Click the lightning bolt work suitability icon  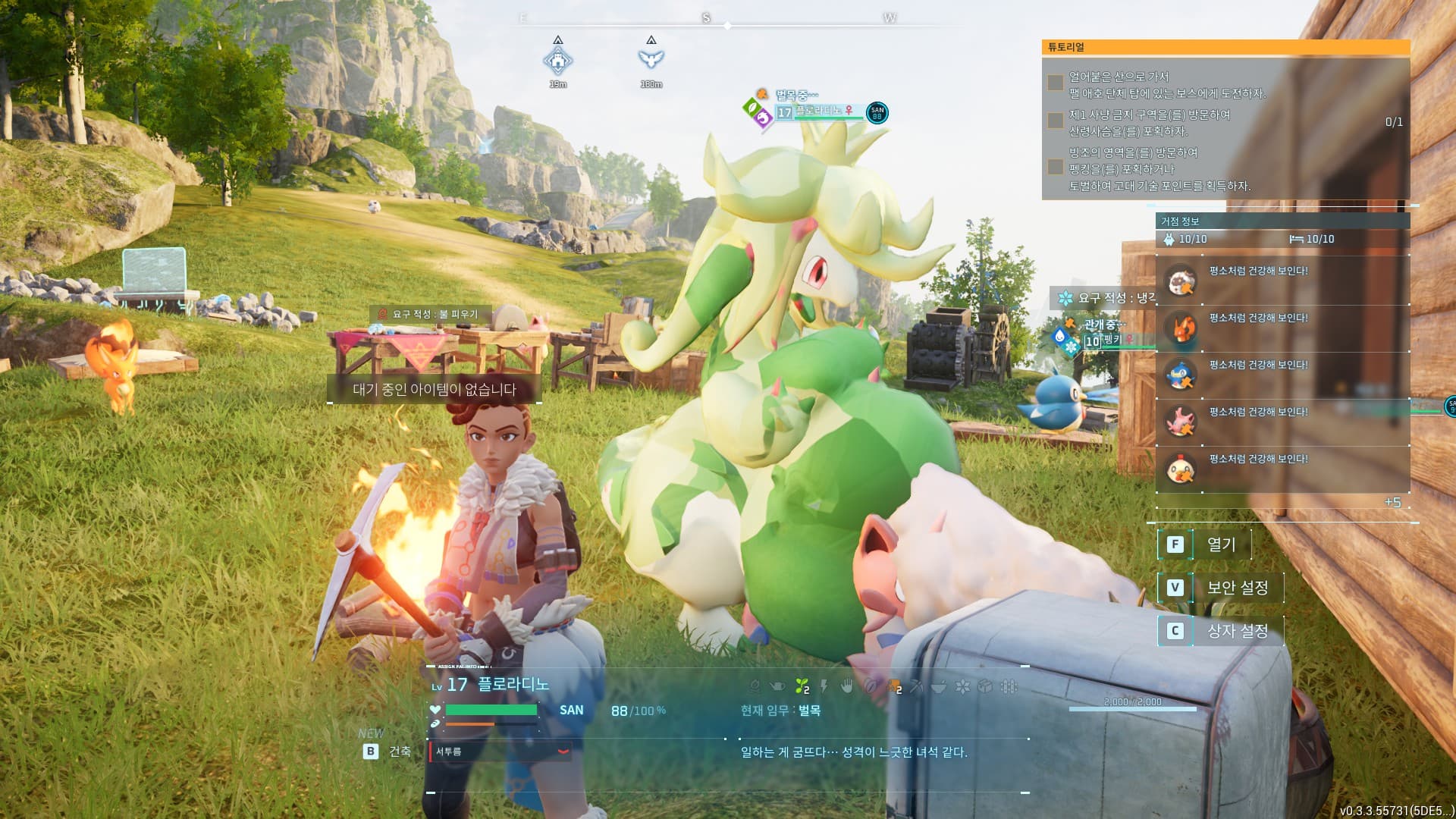824,687
